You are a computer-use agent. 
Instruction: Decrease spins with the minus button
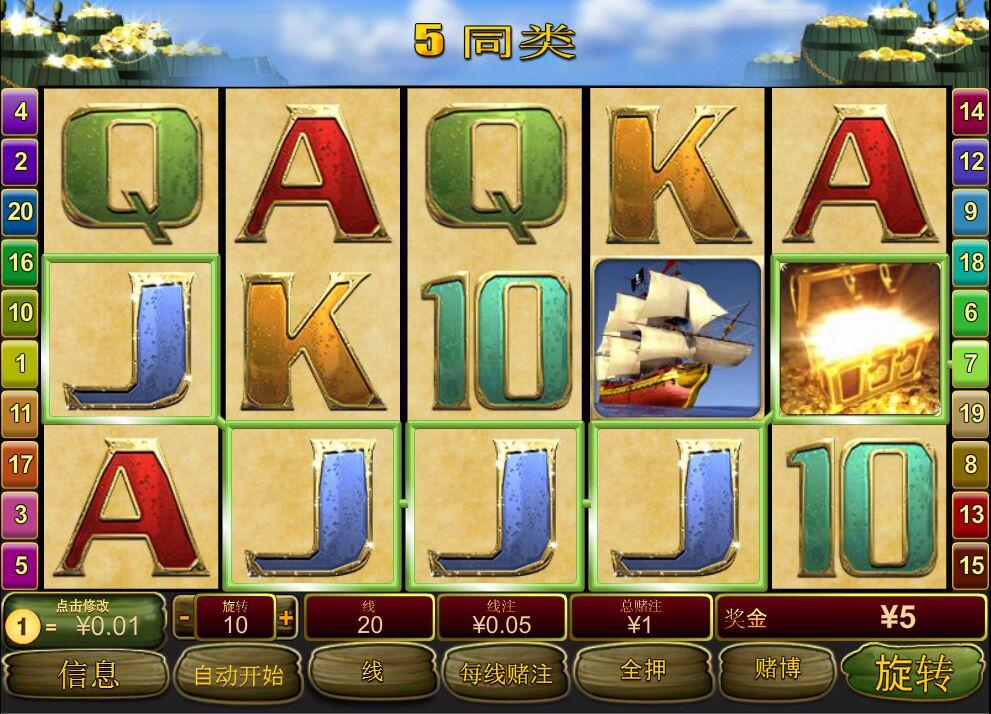coord(184,618)
